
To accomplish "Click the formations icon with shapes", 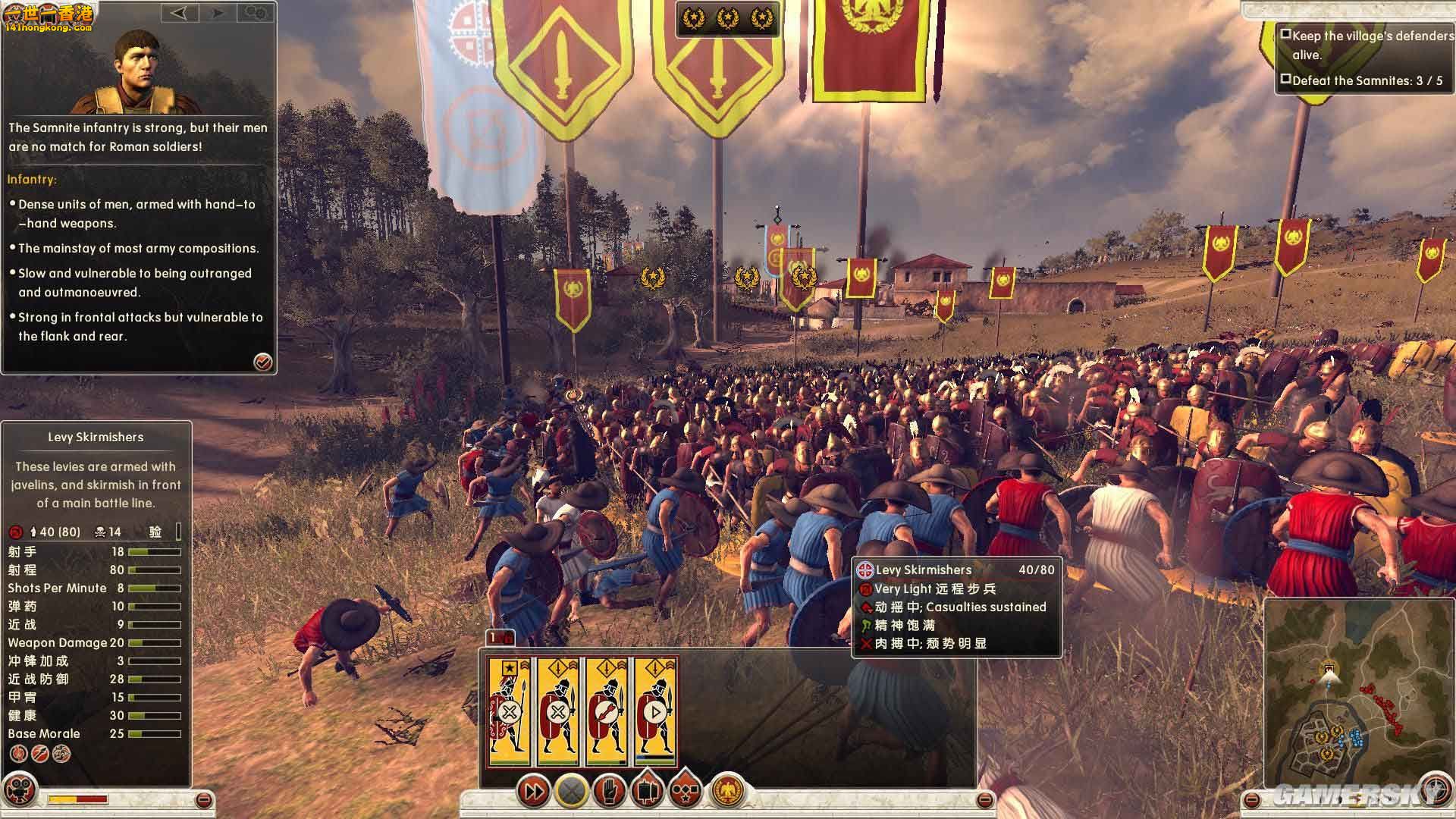I will click(x=686, y=790).
